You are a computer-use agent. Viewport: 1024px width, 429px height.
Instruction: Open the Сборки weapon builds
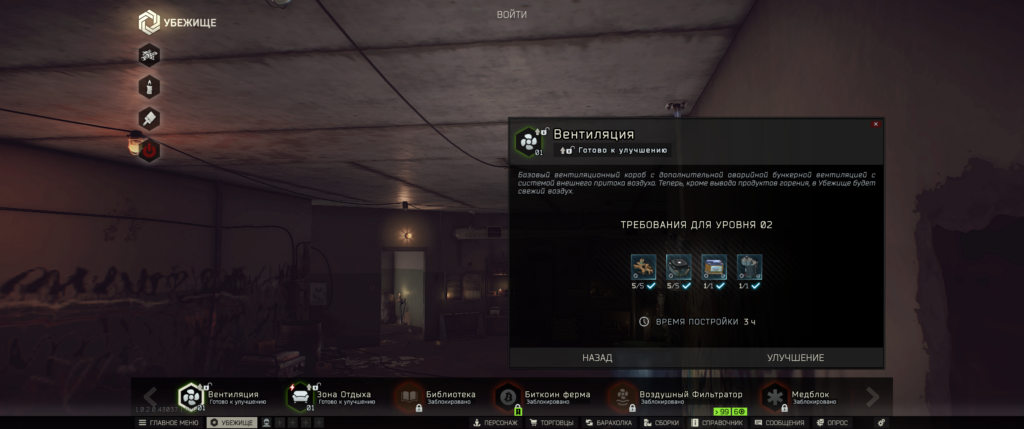(662, 423)
